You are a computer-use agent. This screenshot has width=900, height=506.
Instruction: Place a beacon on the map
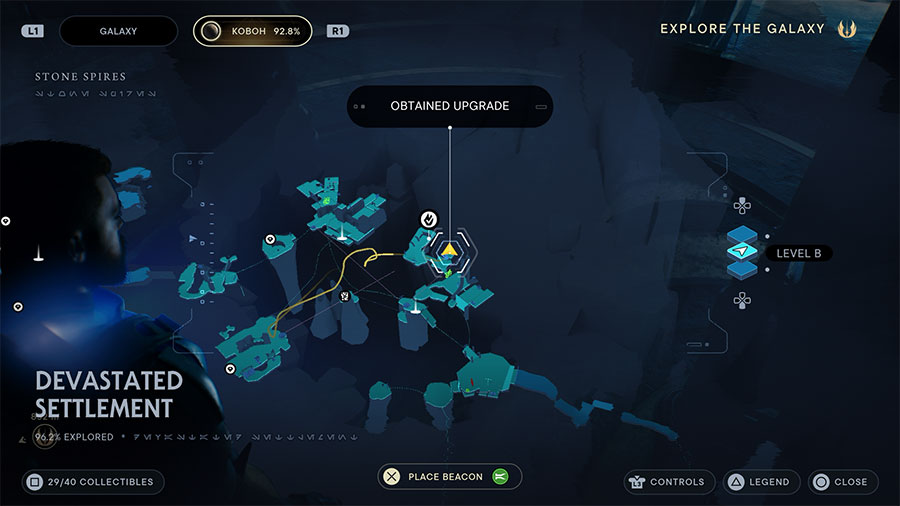coord(450,477)
